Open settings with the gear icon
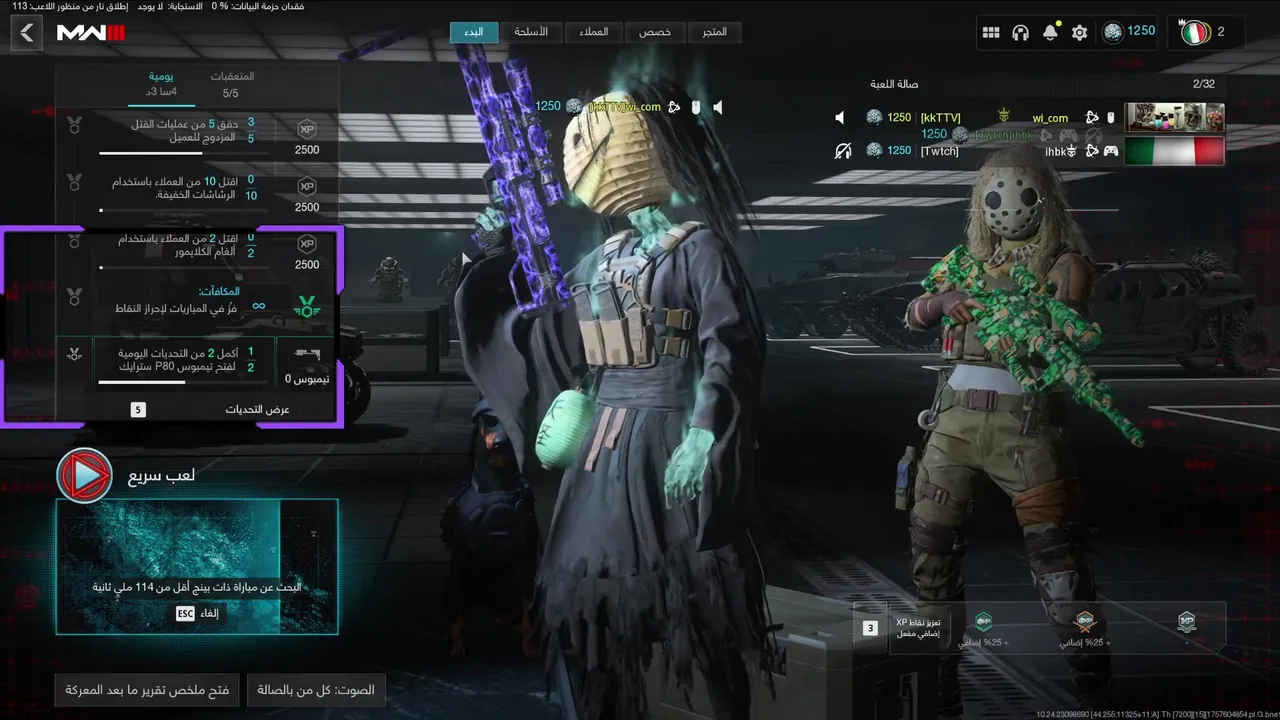This screenshot has height=720, width=1280. pos(1079,33)
